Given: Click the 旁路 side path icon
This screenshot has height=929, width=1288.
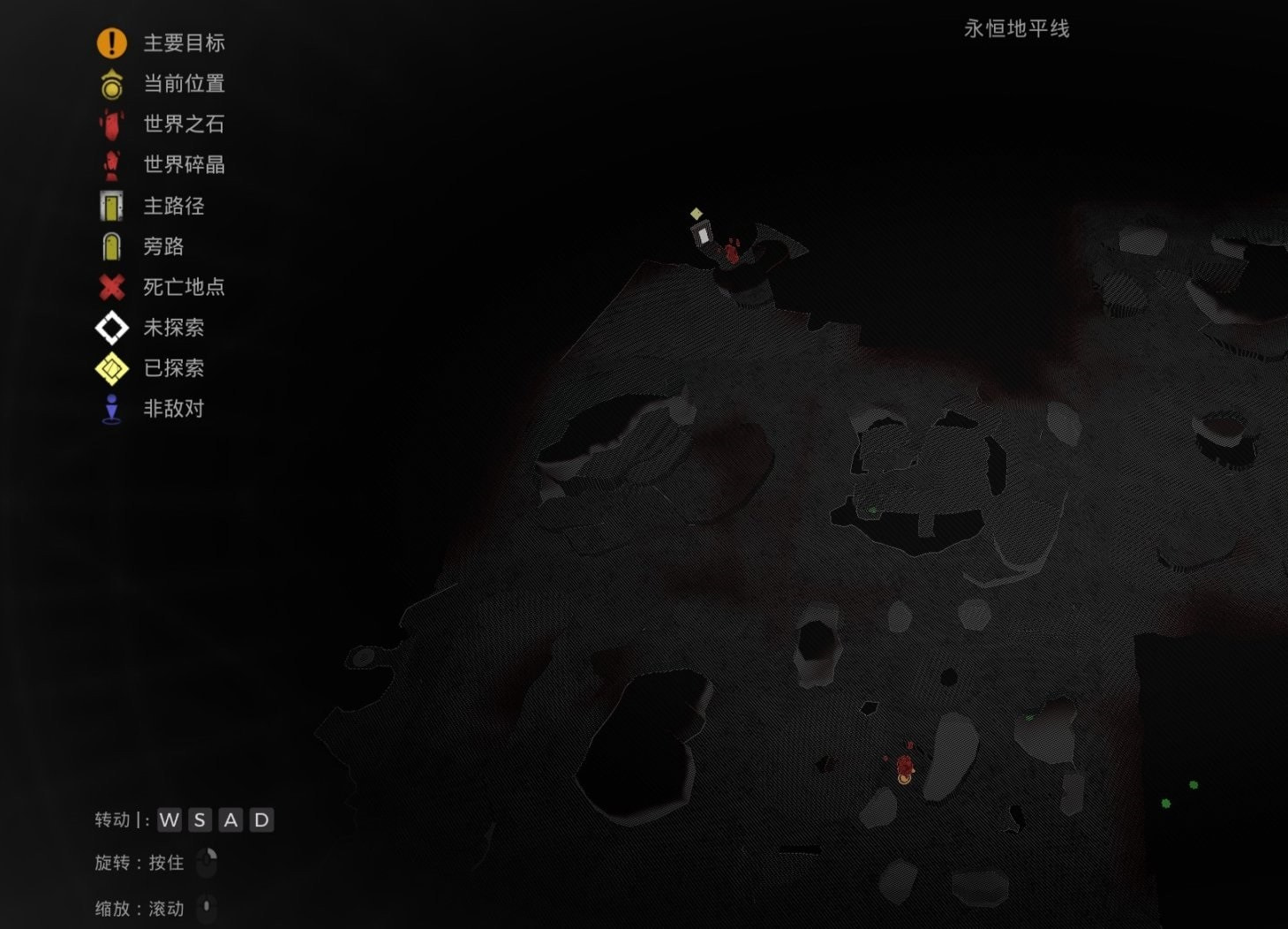Looking at the screenshot, I should pyautogui.click(x=111, y=246).
